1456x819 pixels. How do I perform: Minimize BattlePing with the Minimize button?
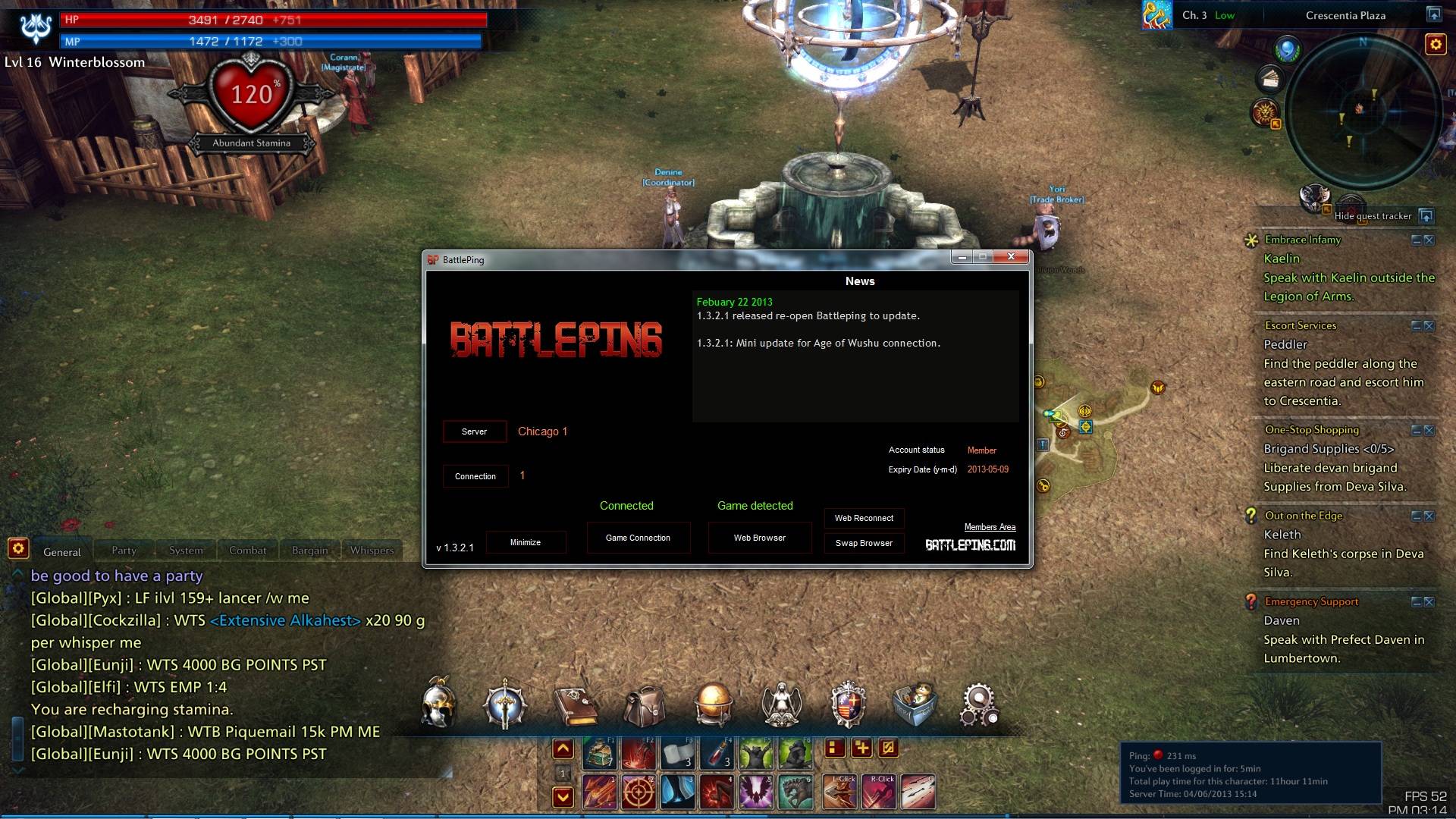pyautogui.click(x=526, y=542)
